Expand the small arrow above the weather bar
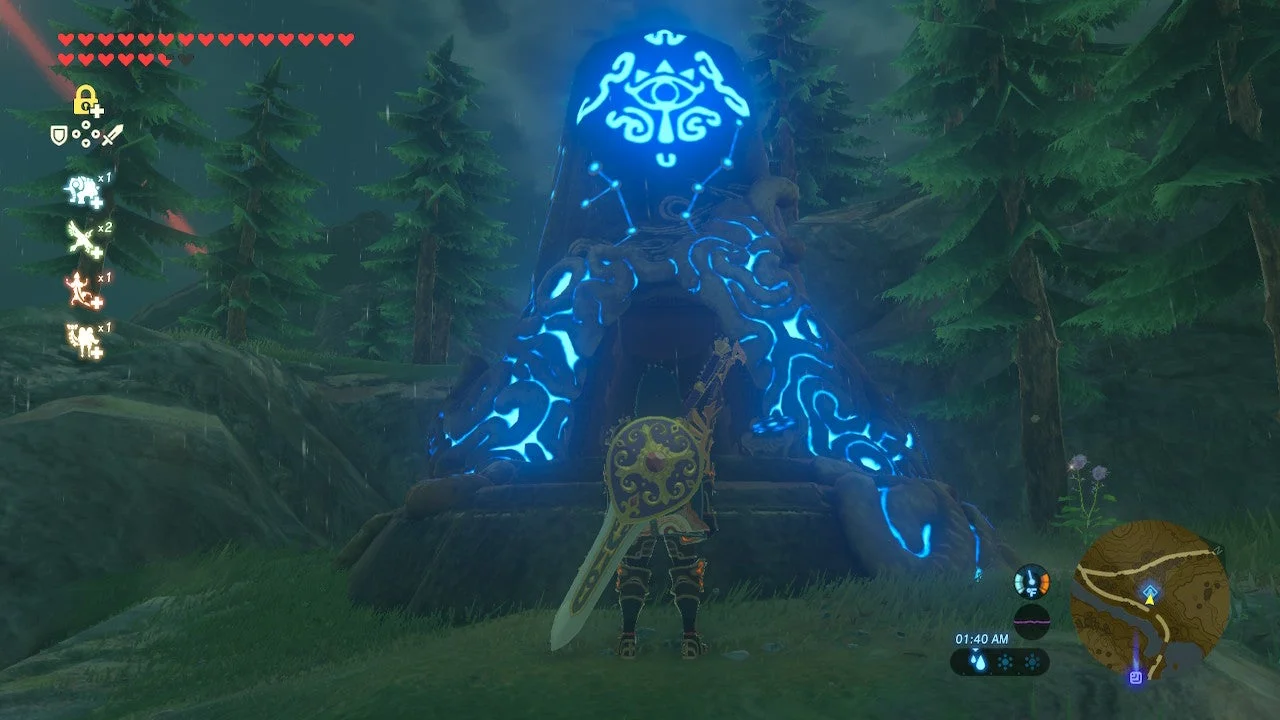Screen dimensions: 1280x720 [x=976, y=650]
